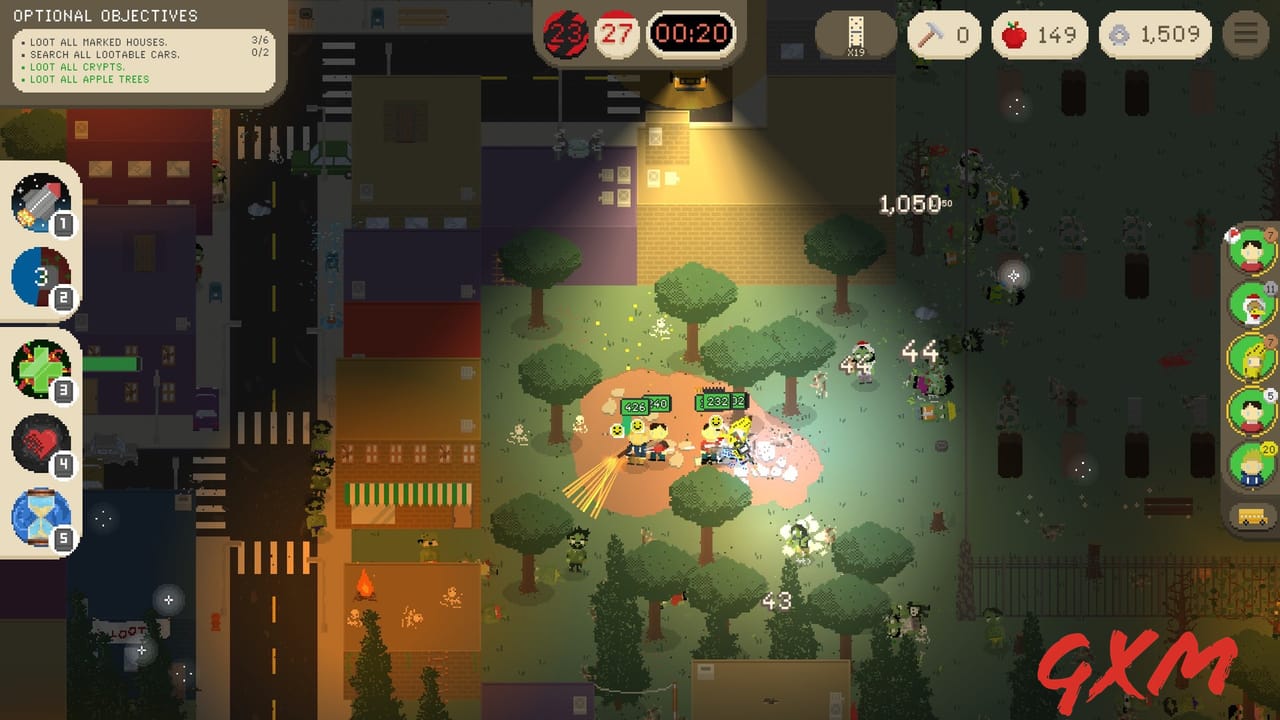Screen dimensions: 1280x720
Task: Click the apple food counter showing 149
Action: [x=1038, y=34]
